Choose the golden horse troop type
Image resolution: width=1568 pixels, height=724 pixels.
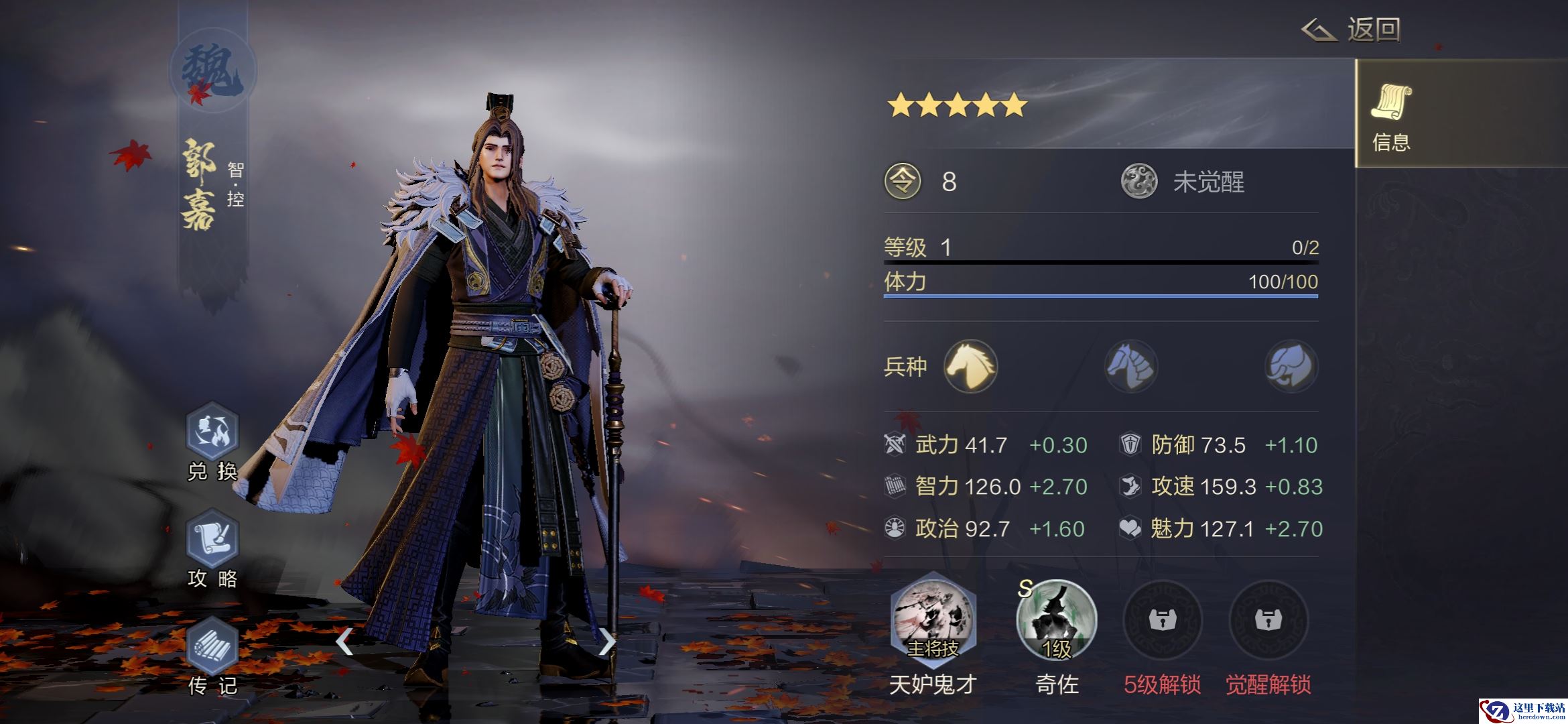(x=970, y=366)
